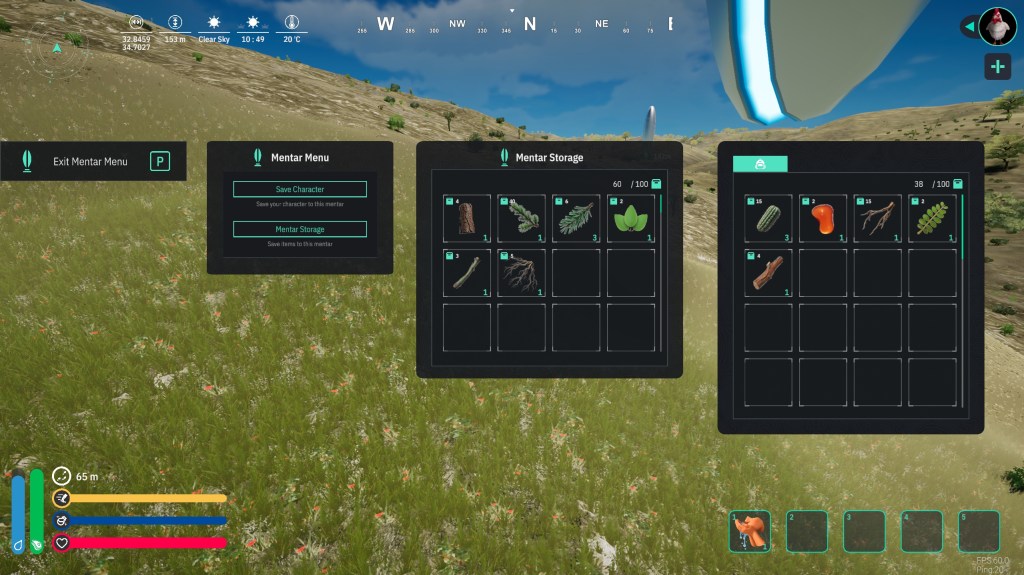Image resolution: width=1024 pixels, height=575 pixels.
Task: Open the chicken character portrait
Action: click(997, 26)
